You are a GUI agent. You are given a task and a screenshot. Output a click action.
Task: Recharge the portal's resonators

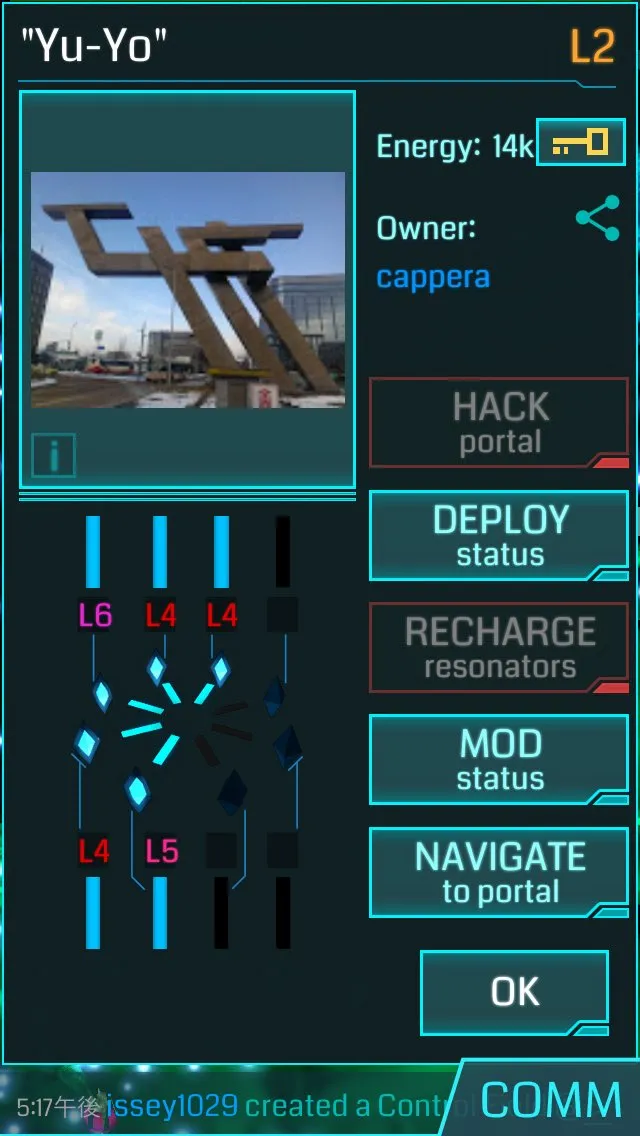[499, 648]
